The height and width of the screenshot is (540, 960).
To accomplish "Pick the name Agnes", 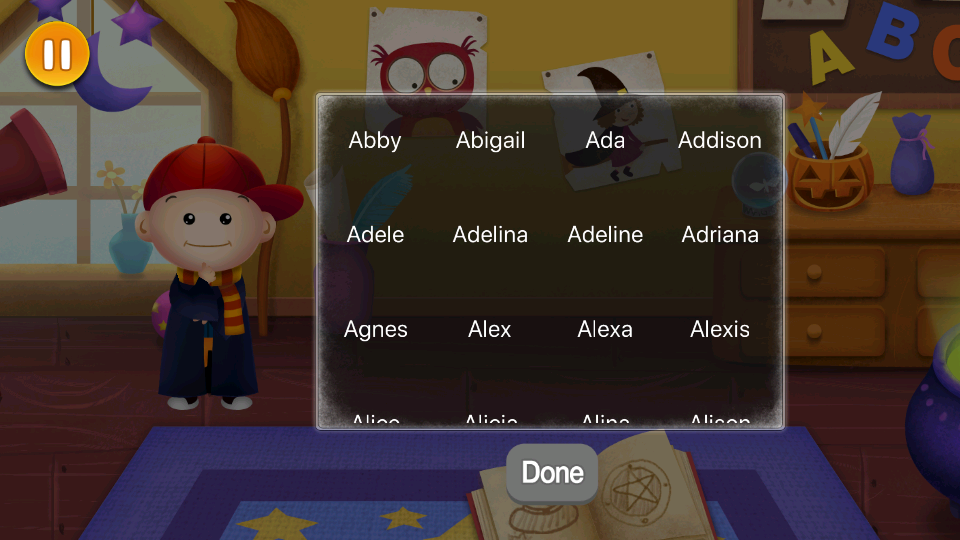I will (375, 330).
